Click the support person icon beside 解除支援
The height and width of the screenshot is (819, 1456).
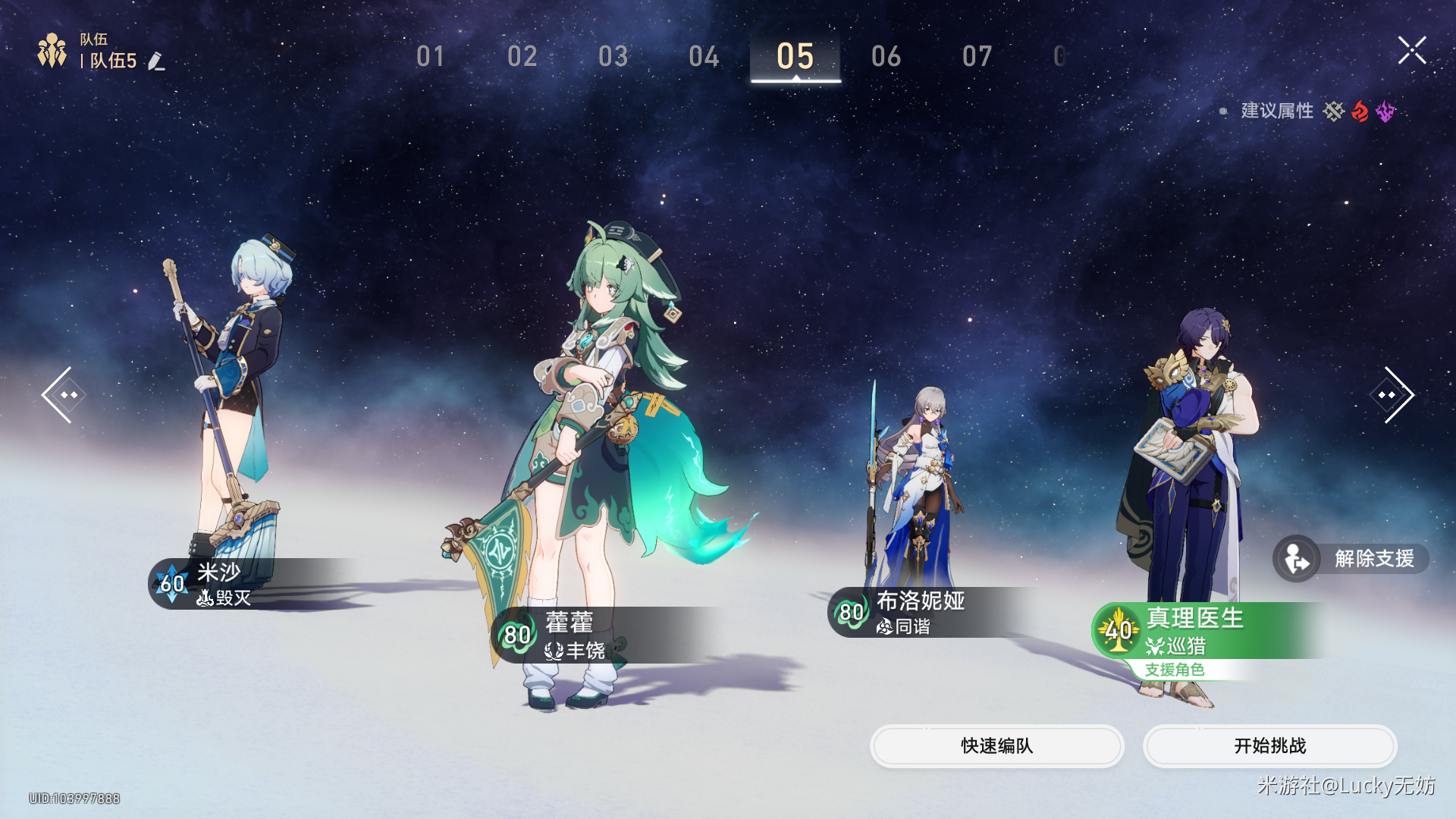tap(1295, 558)
